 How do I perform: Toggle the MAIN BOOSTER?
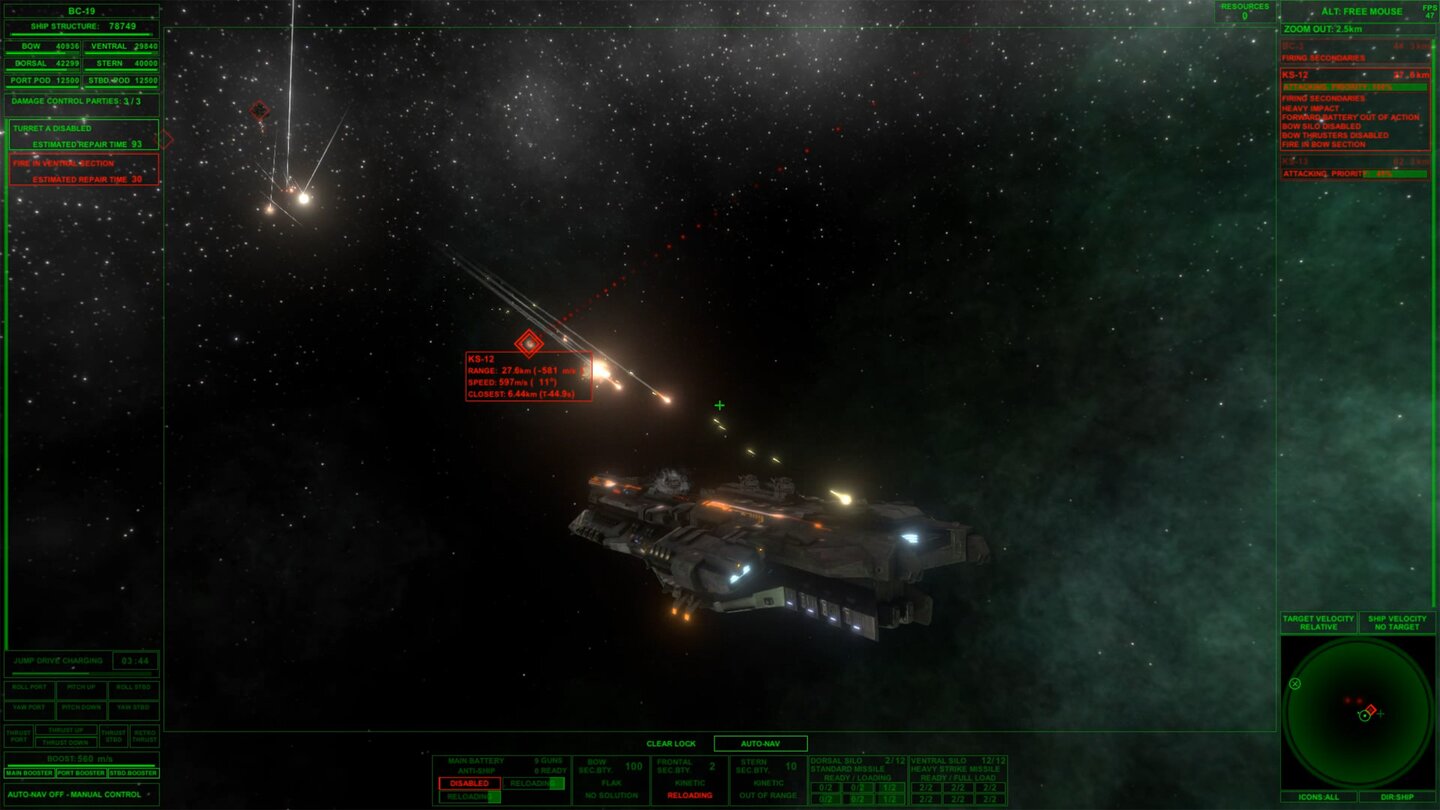[x=28, y=772]
